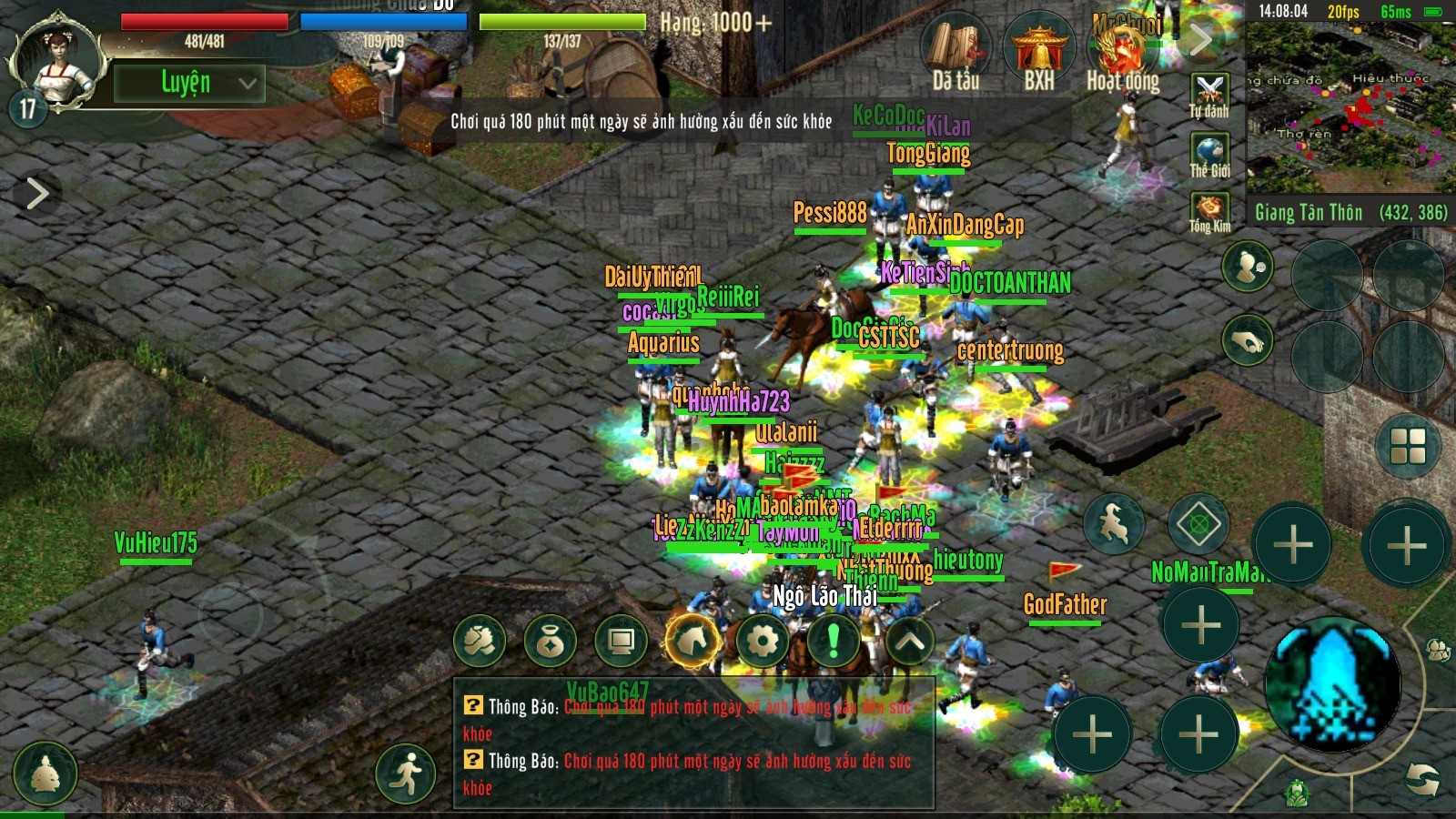
Task: Select the crosshair target-lock button
Action: pos(1198,524)
